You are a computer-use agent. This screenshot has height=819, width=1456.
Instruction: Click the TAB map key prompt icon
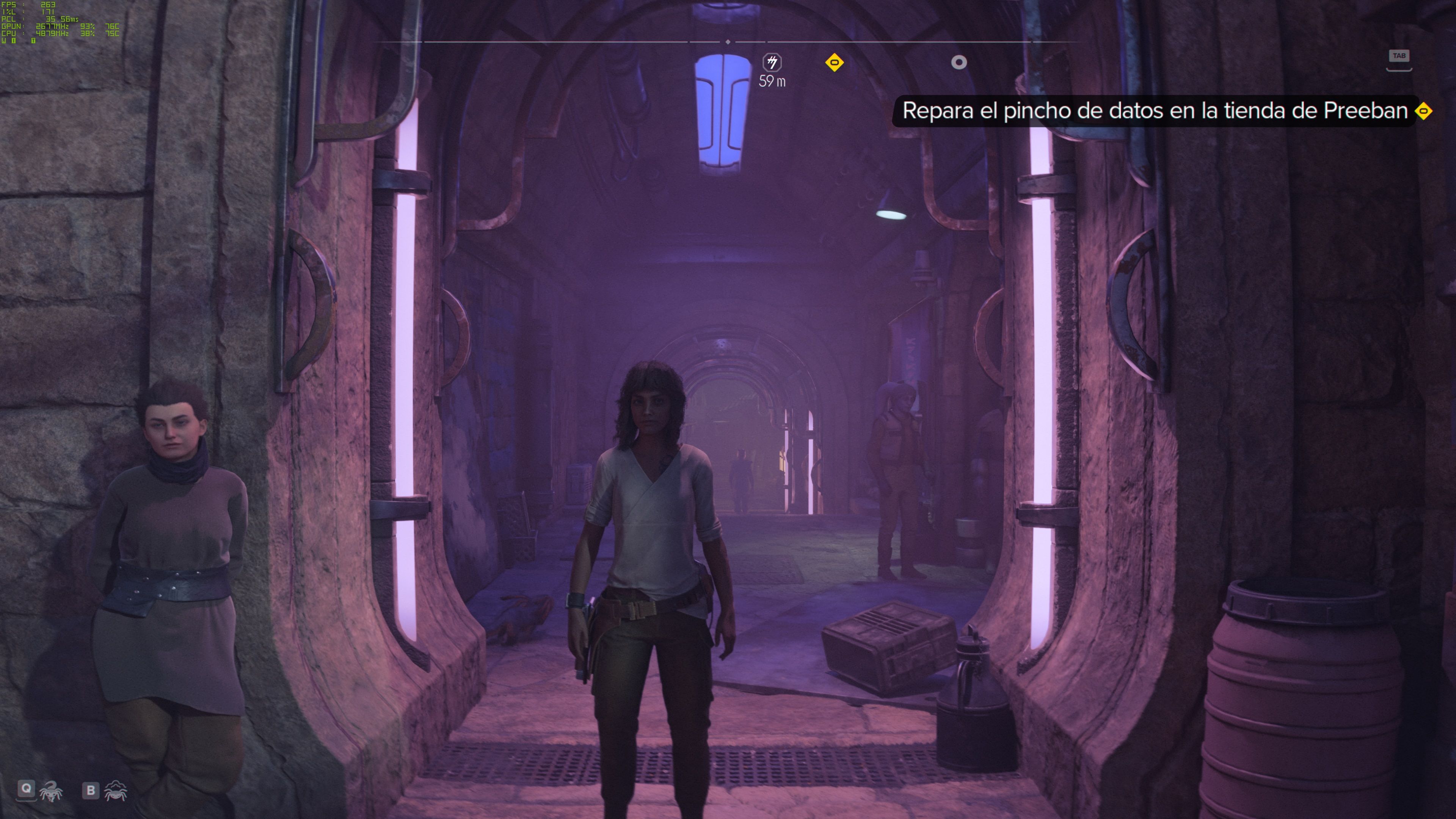(1399, 56)
